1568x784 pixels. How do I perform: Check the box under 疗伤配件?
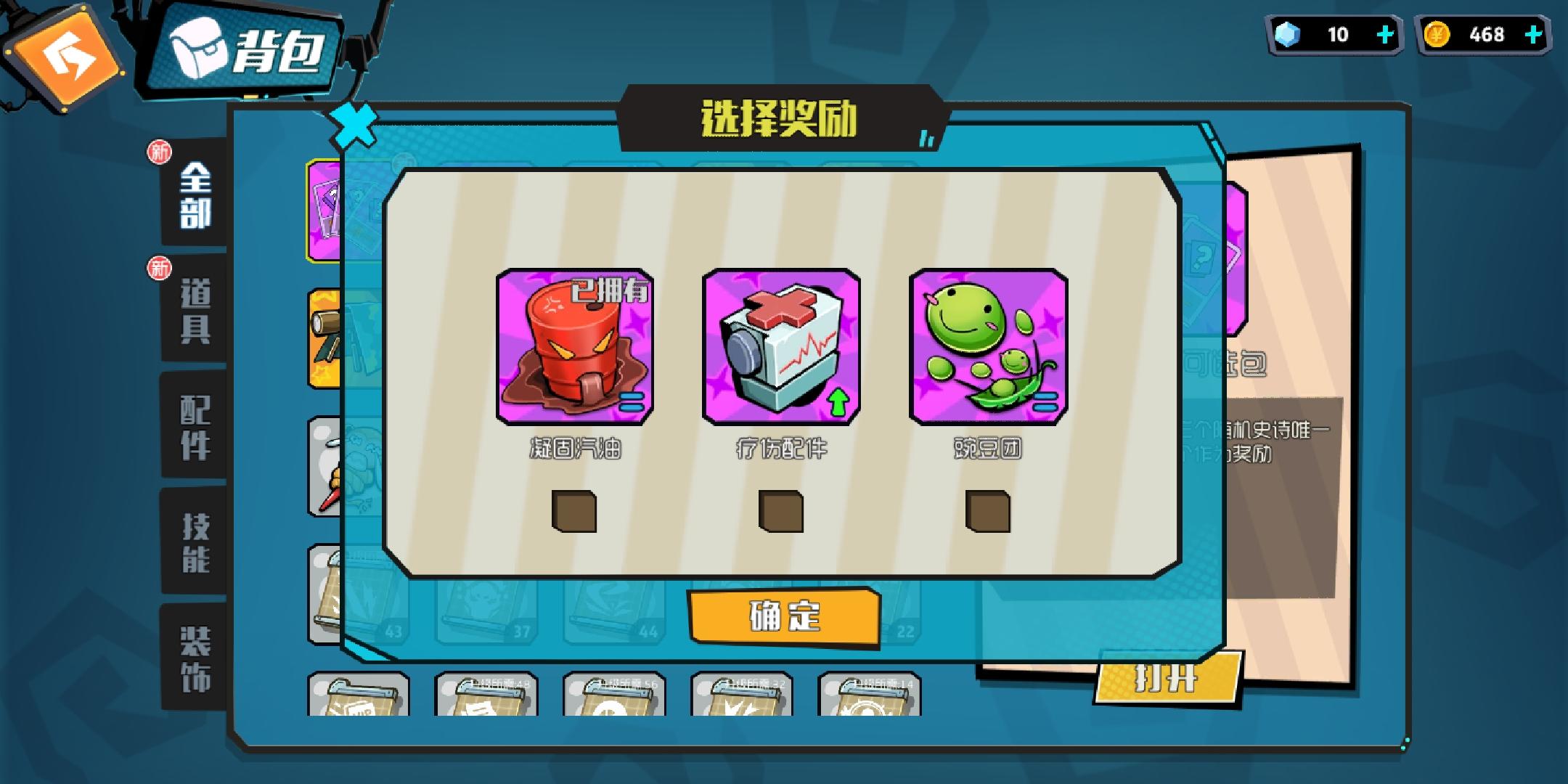coord(780,508)
